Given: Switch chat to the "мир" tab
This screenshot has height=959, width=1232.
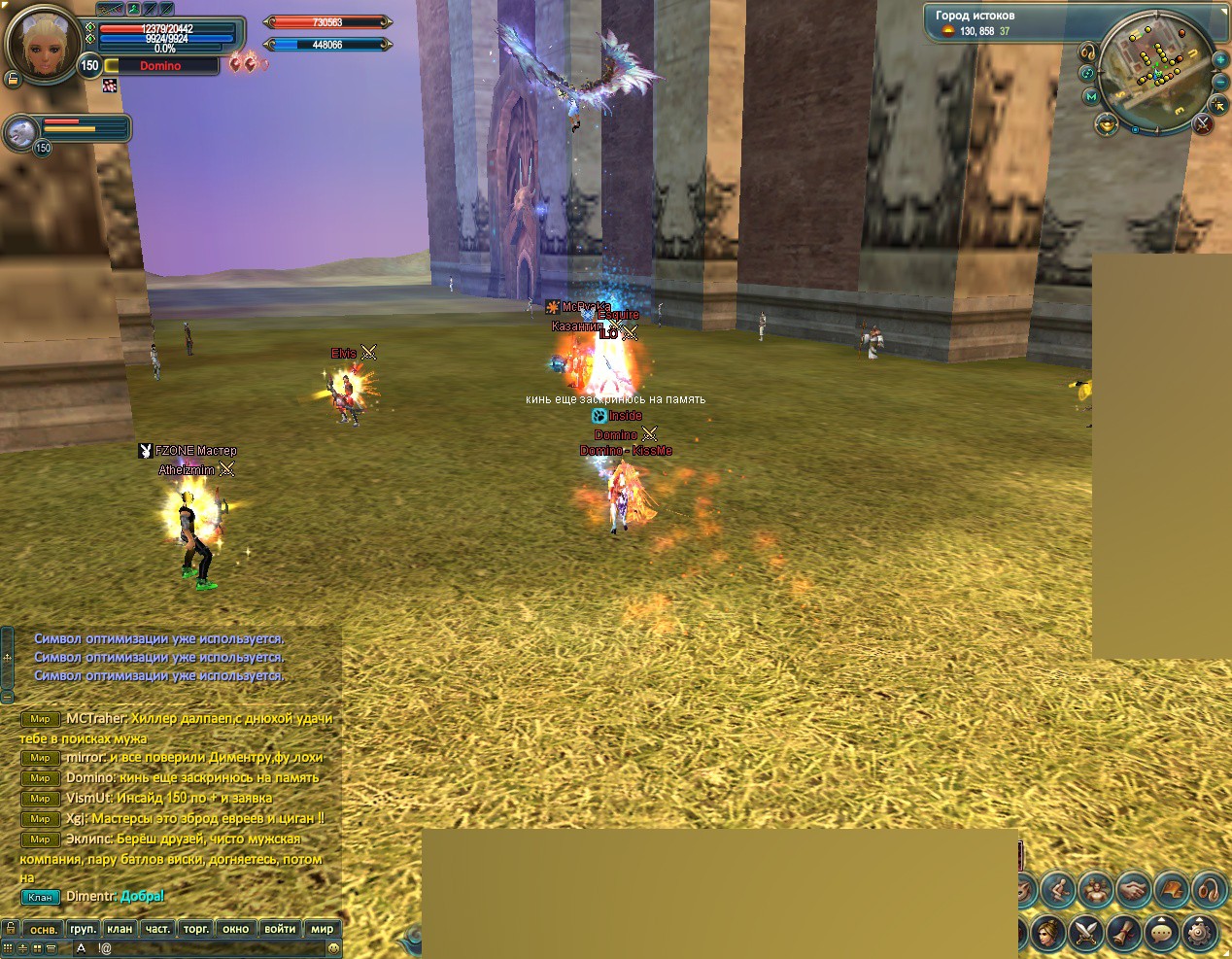Looking at the screenshot, I should (323, 929).
